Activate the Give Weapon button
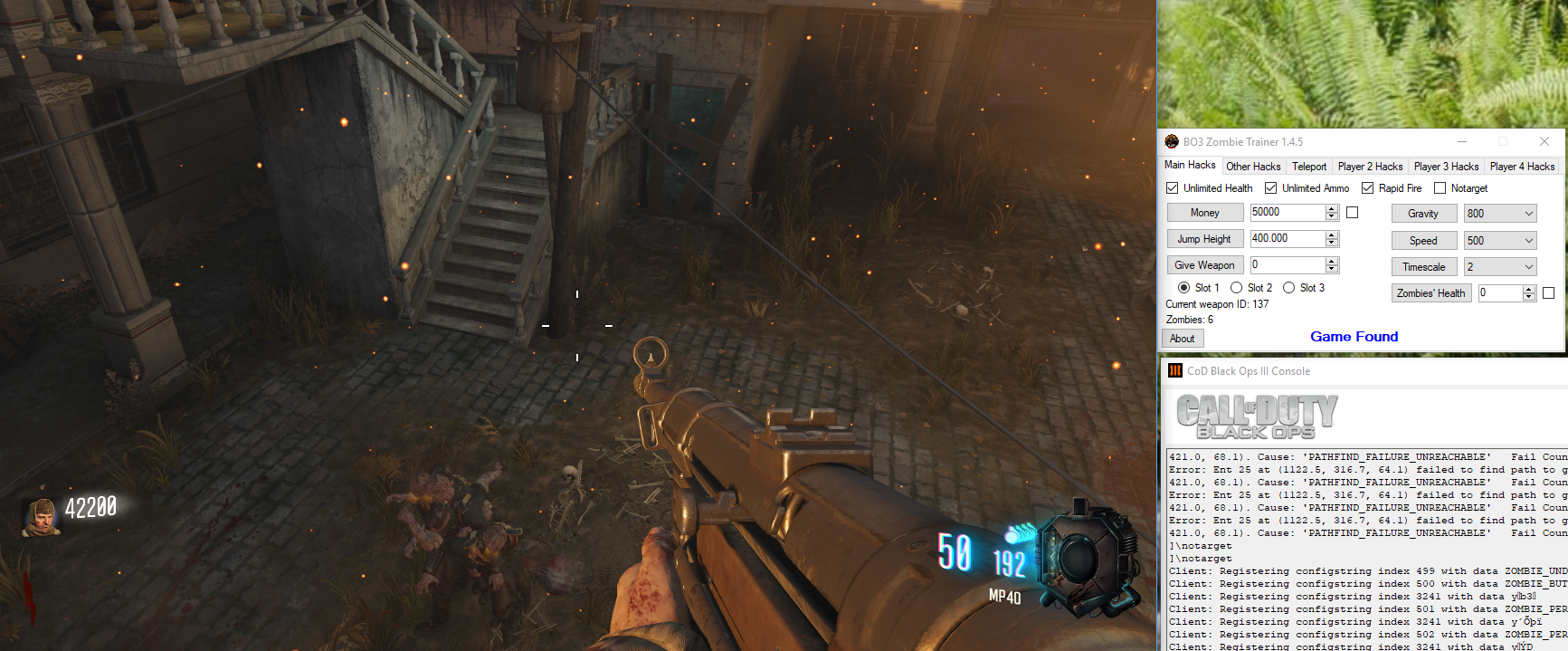 tap(1204, 265)
